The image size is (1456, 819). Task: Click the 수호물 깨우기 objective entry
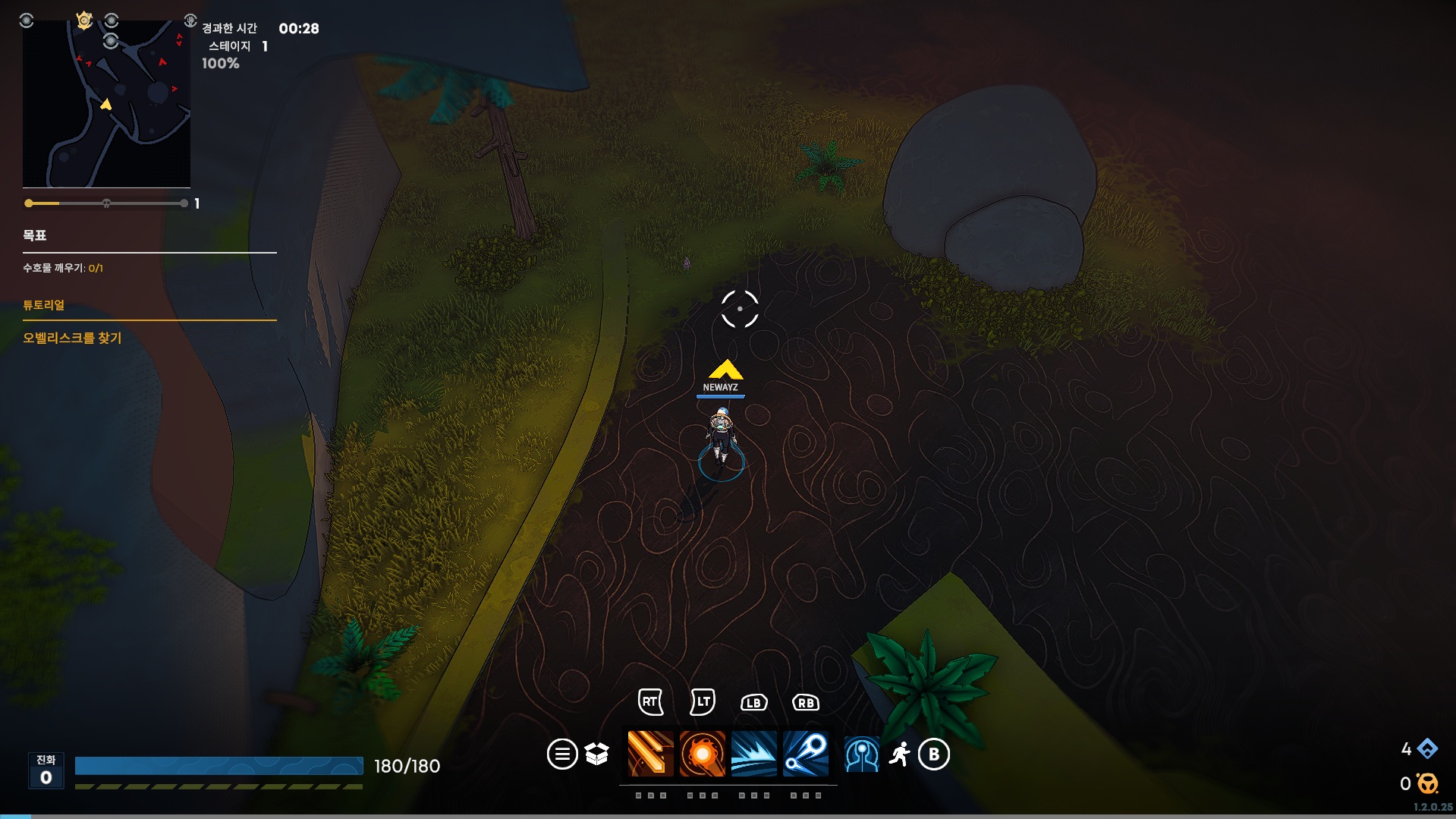[x=63, y=268]
